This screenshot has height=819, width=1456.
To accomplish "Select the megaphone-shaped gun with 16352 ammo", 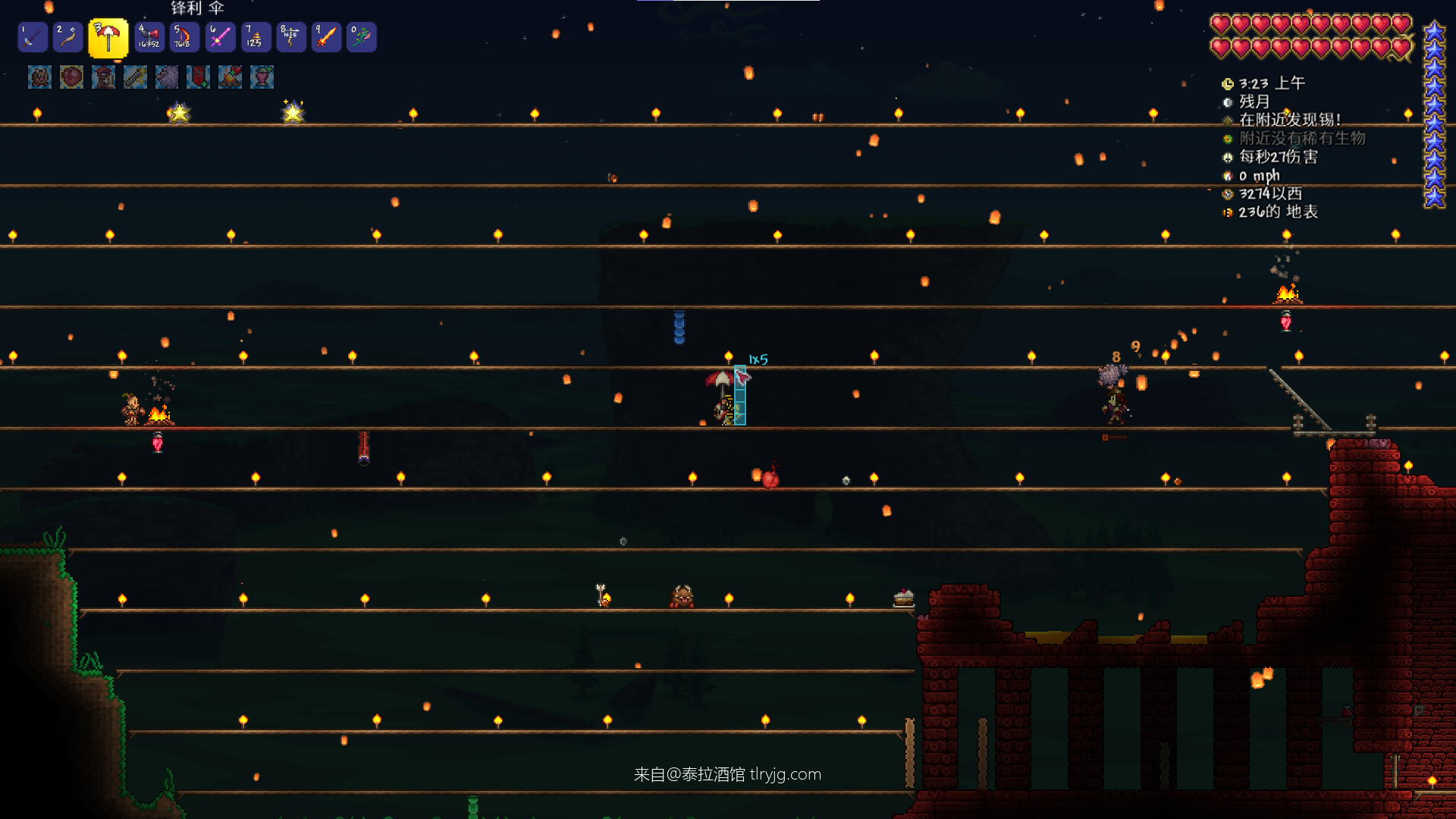I will click(x=149, y=37).
